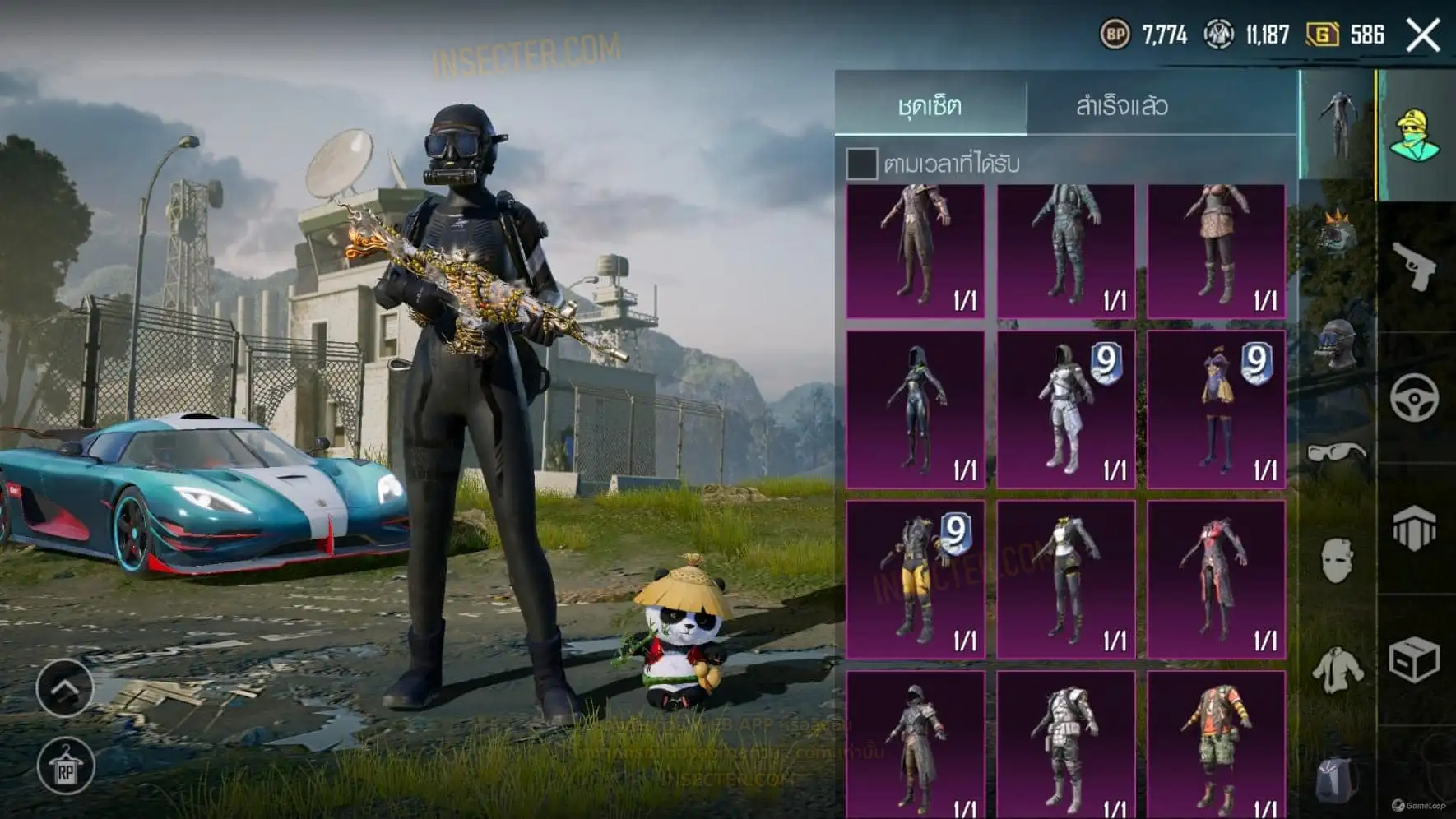Screen dimensions: 1456x819
Task: Open the steering wheel vehicle category
Action: click(x=1414, y=398)
